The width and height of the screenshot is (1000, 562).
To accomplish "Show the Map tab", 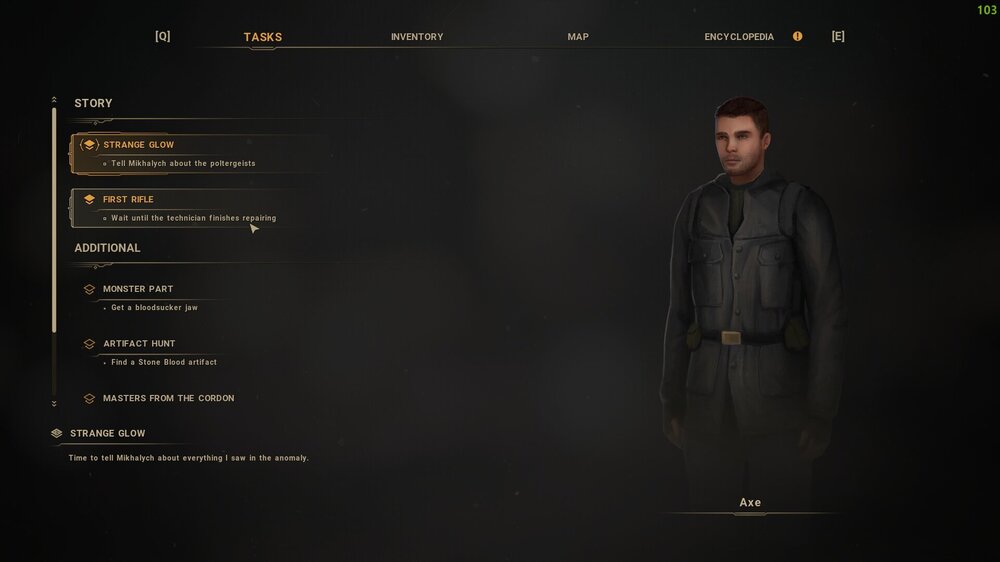I will pyautogui.click(x=578, y=37).
